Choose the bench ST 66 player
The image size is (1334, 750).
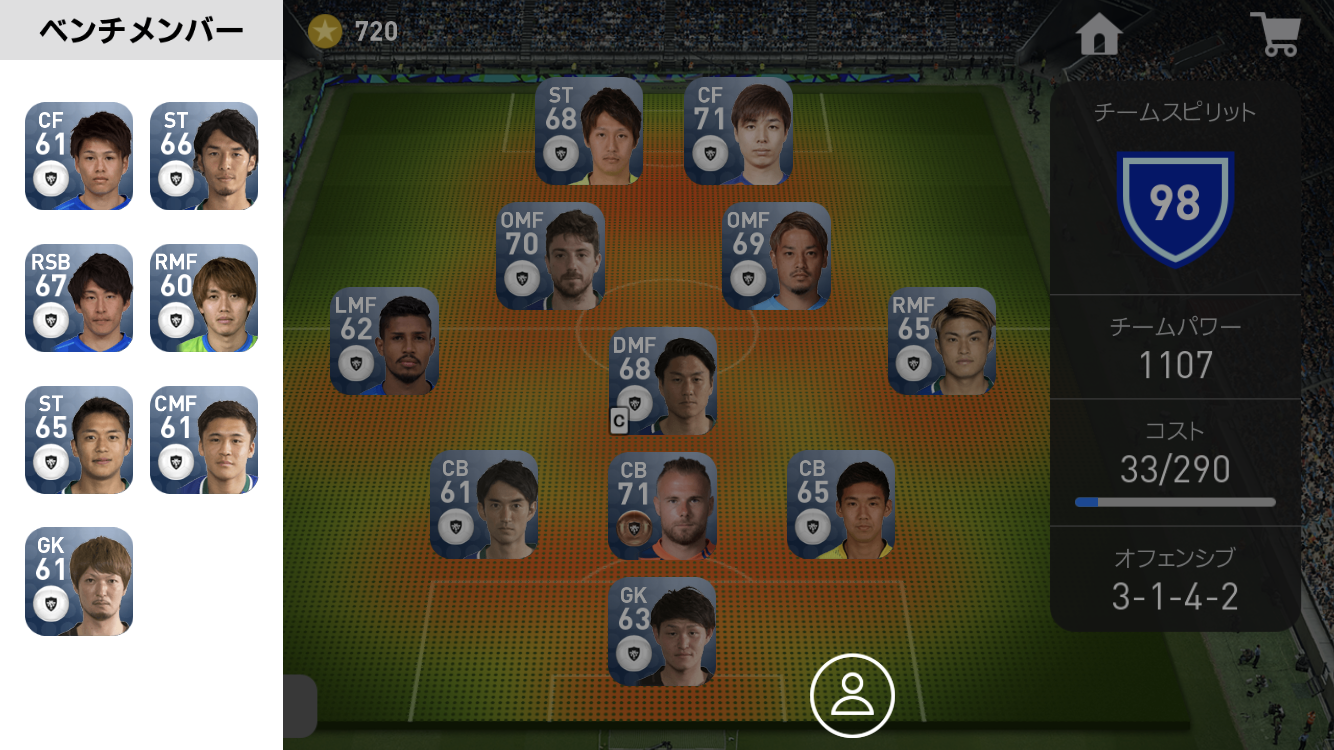click(x=204, y=156)
